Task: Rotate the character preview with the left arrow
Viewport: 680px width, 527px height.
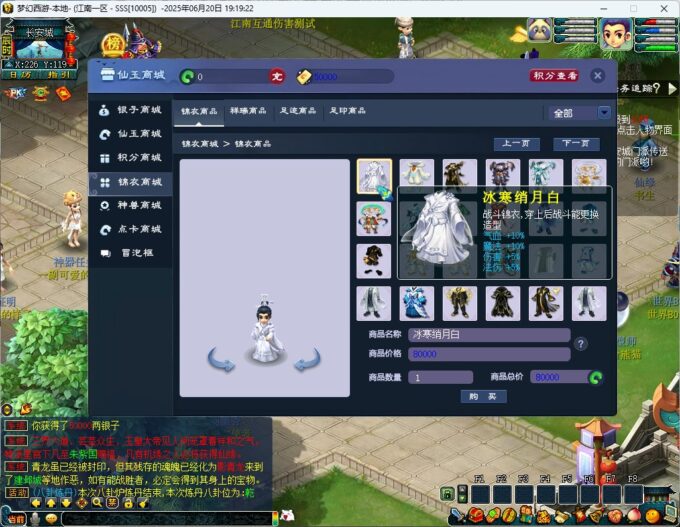Action: click(221, 358)
